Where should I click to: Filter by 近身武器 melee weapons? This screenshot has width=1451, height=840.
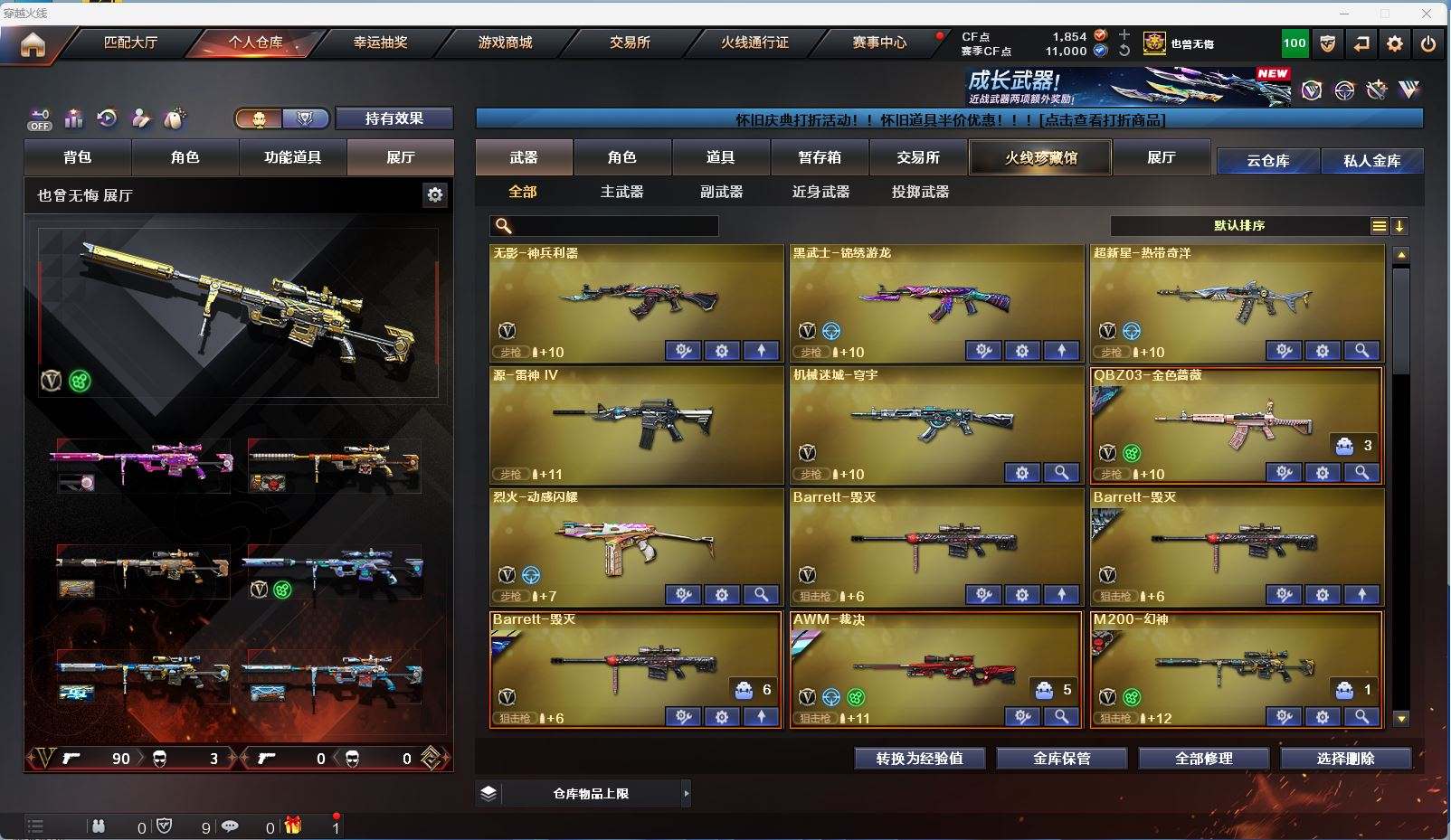(820, 192)
